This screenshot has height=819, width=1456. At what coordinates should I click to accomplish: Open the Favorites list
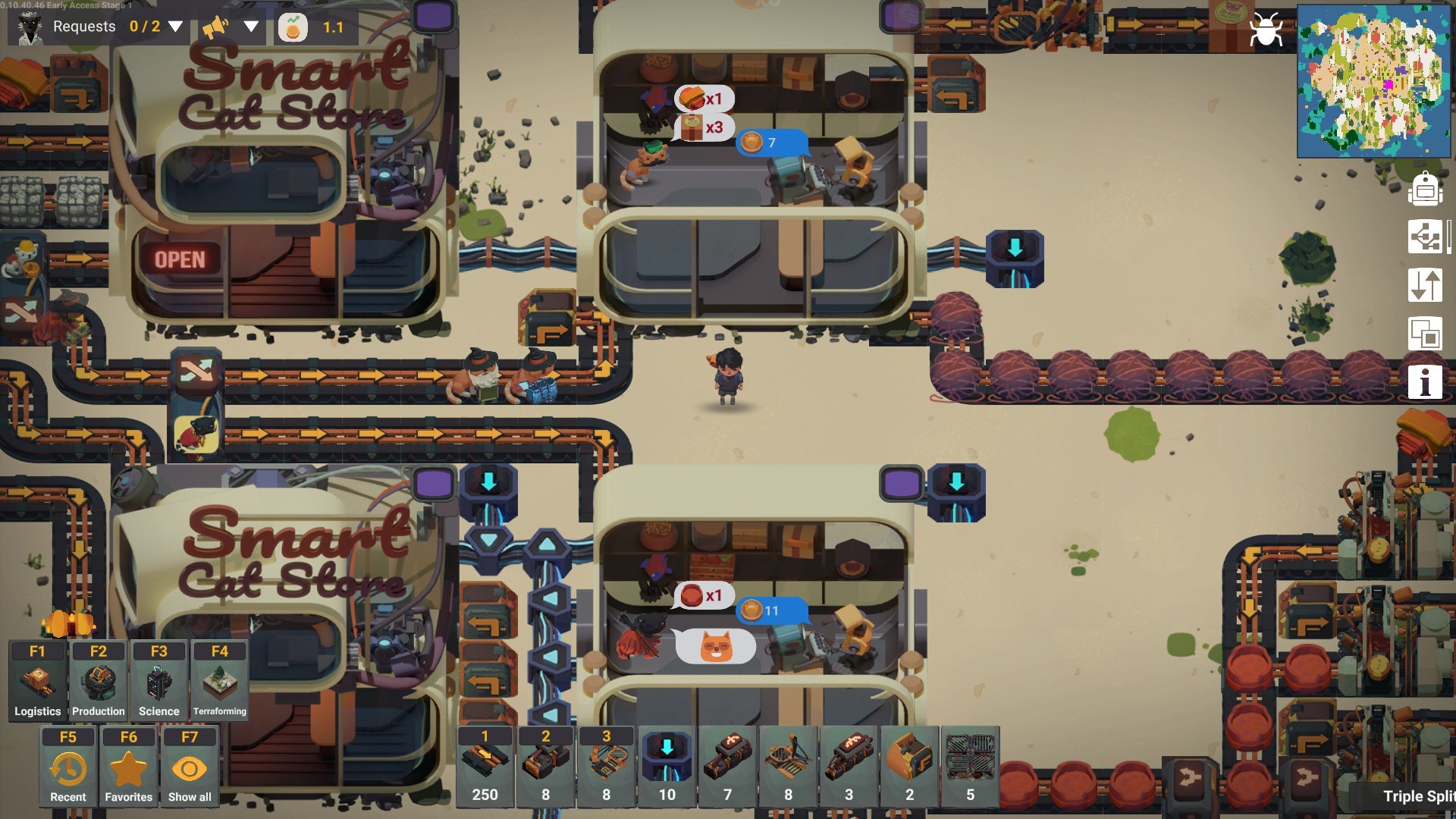tap(128, 766)
